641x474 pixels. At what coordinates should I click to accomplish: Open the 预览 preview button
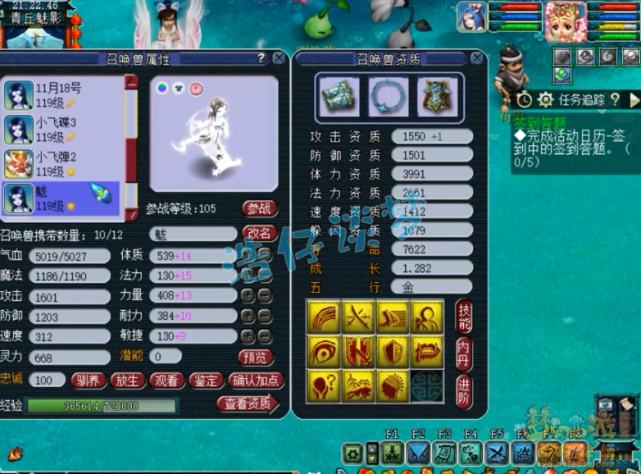click(255, 357)
